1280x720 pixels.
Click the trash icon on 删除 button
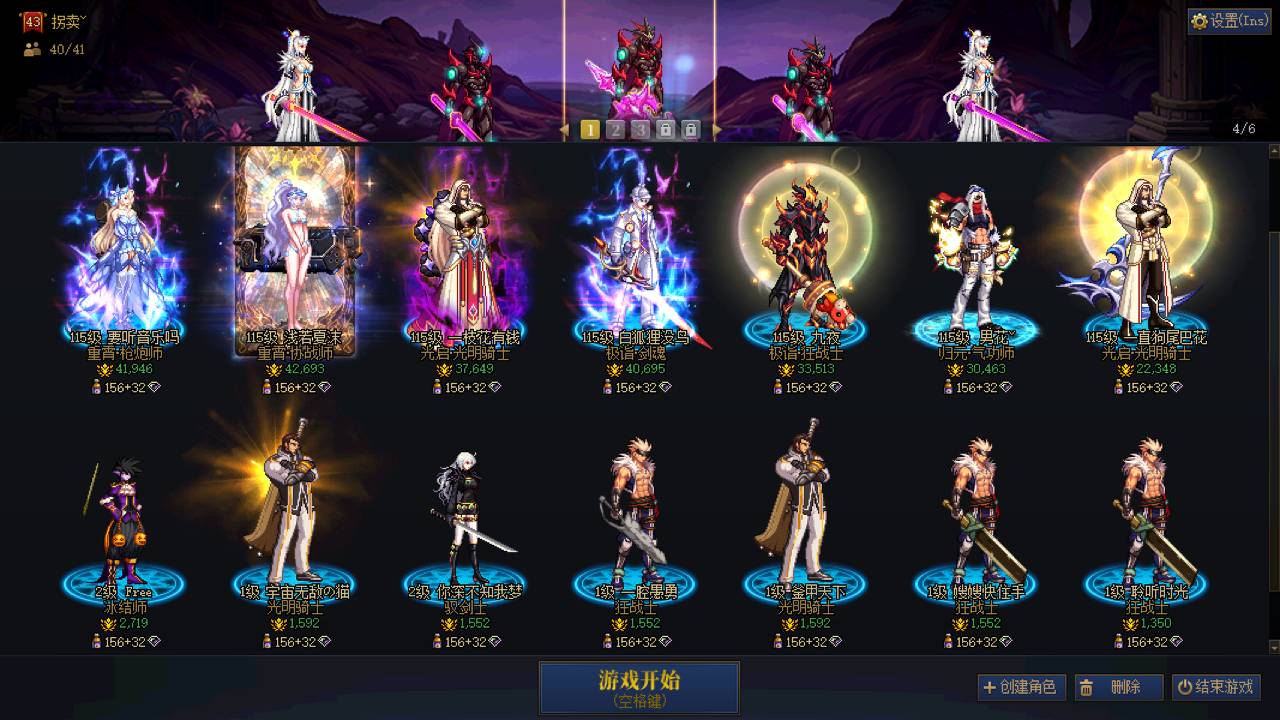[1086, 688]
